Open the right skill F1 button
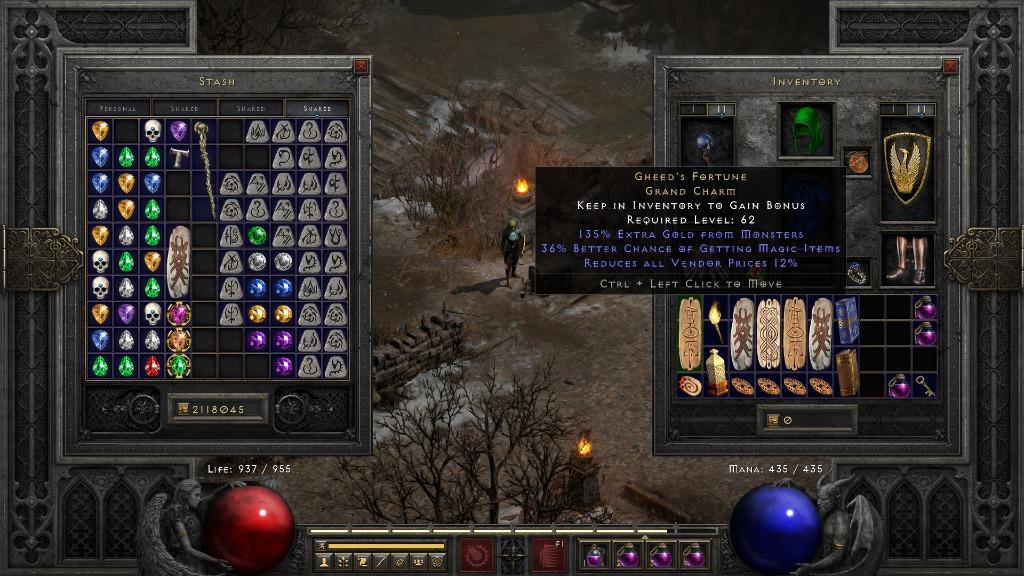The width and height of the screenshot is (1024, 576). [548, 555]
